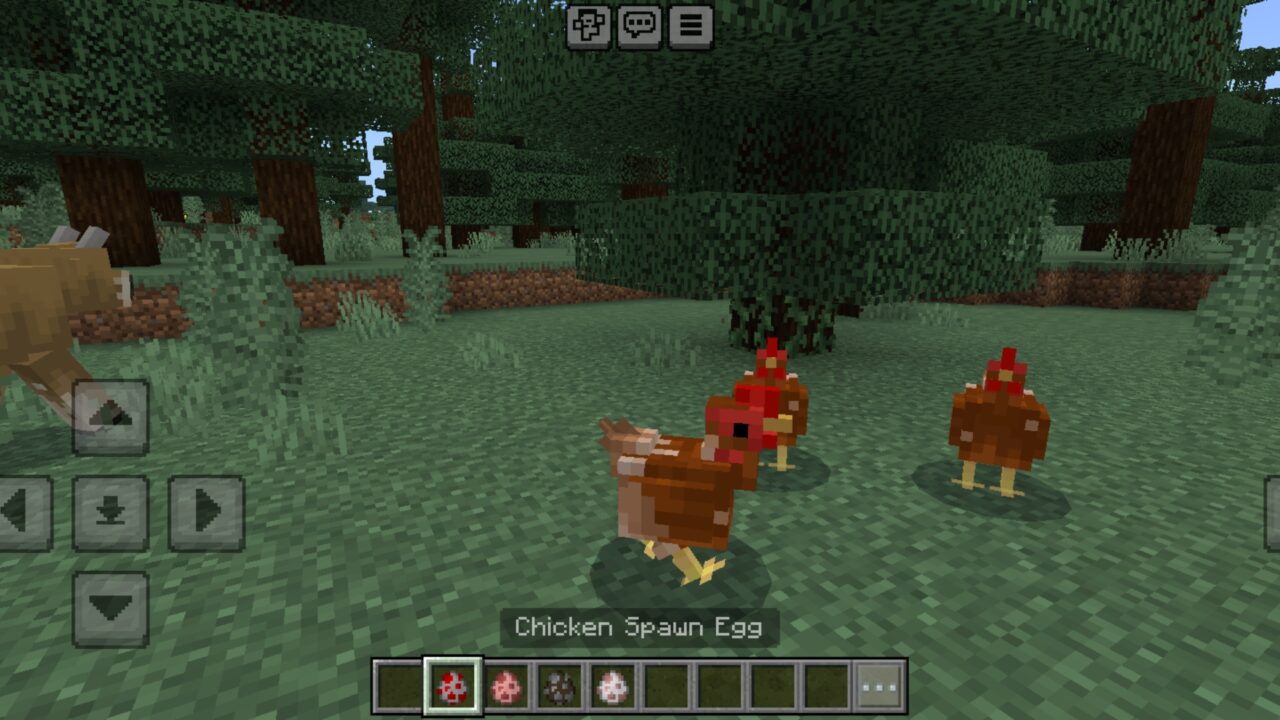Open the chat using the speech bubble icon
The image size is (1280, 720).
click(640, 26)
